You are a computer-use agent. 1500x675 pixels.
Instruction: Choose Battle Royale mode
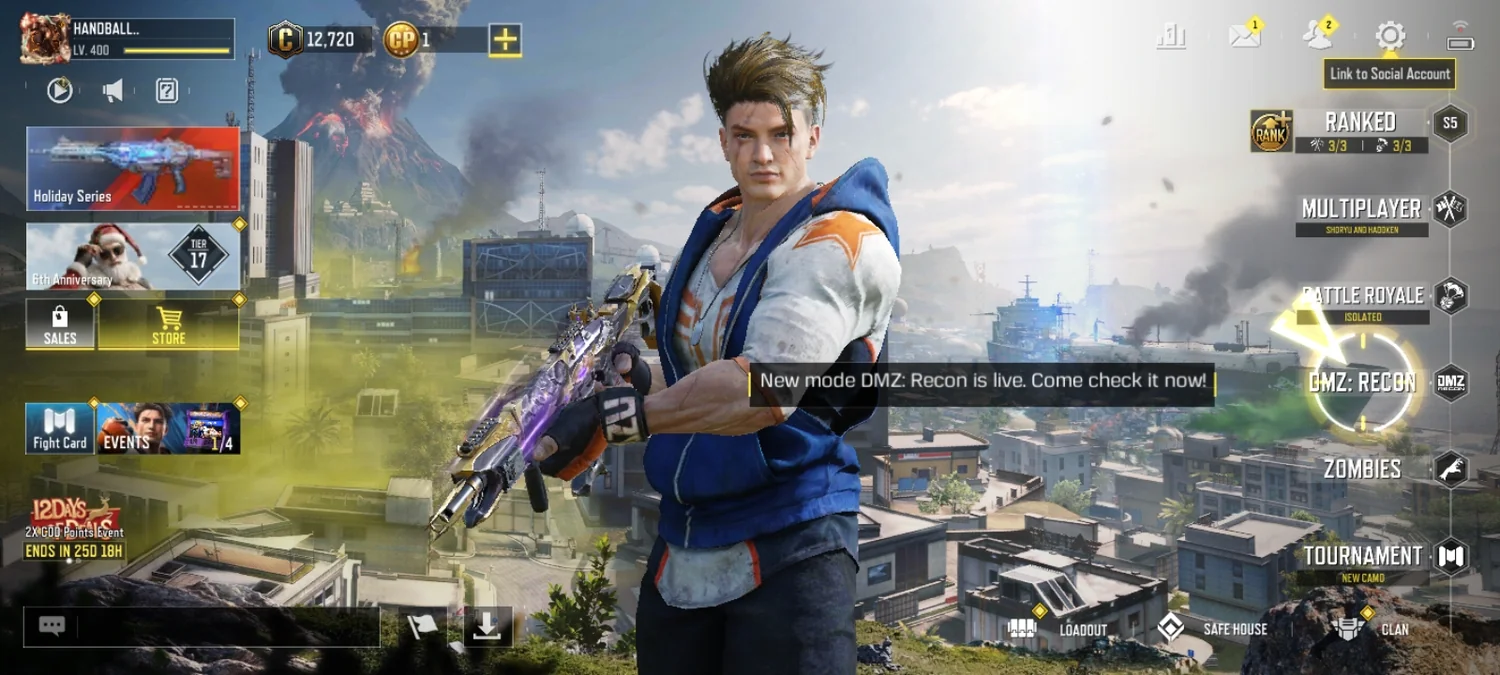coord(1362,296)
